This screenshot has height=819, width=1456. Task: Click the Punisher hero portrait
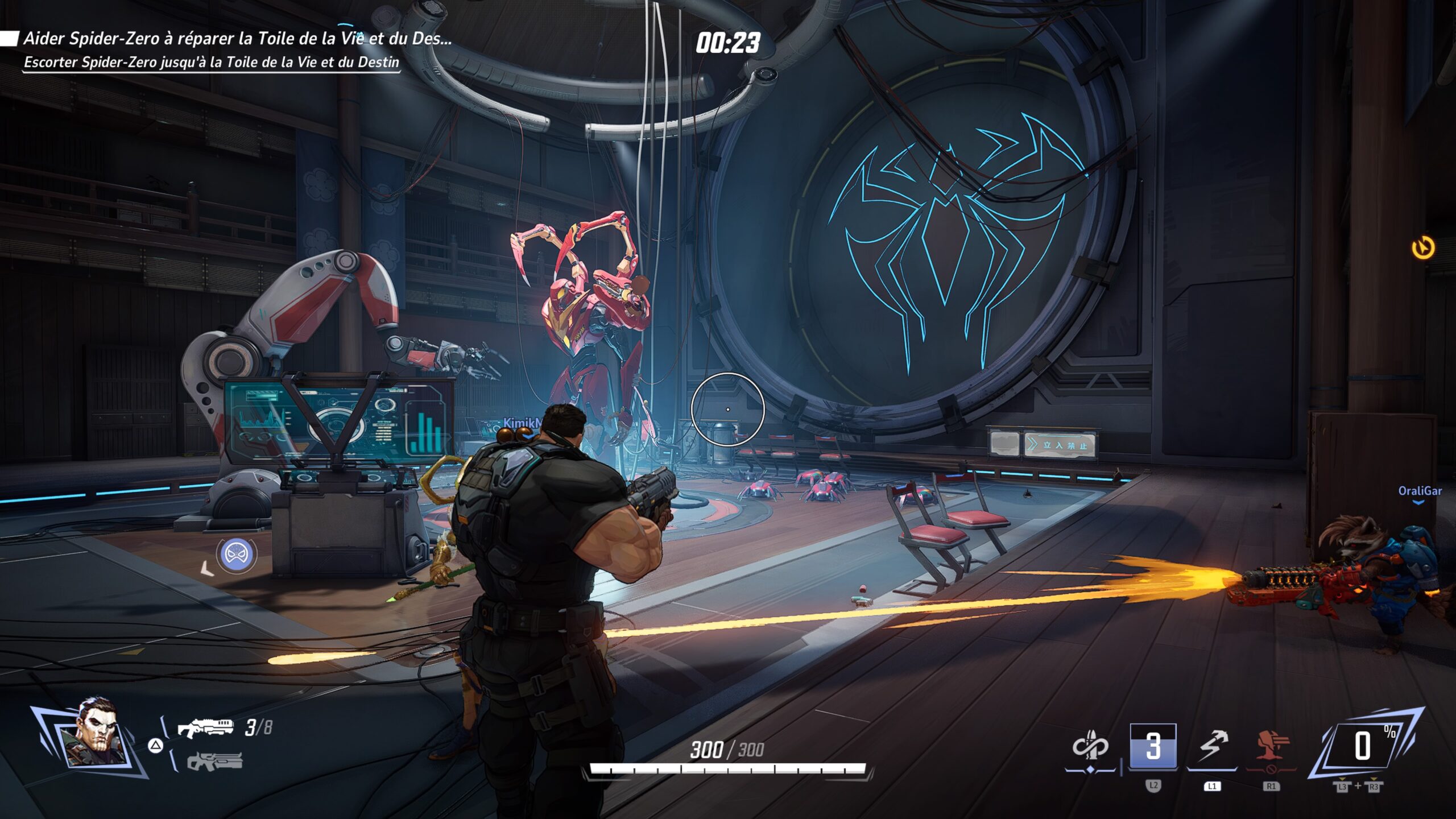[x=94, y=734]
